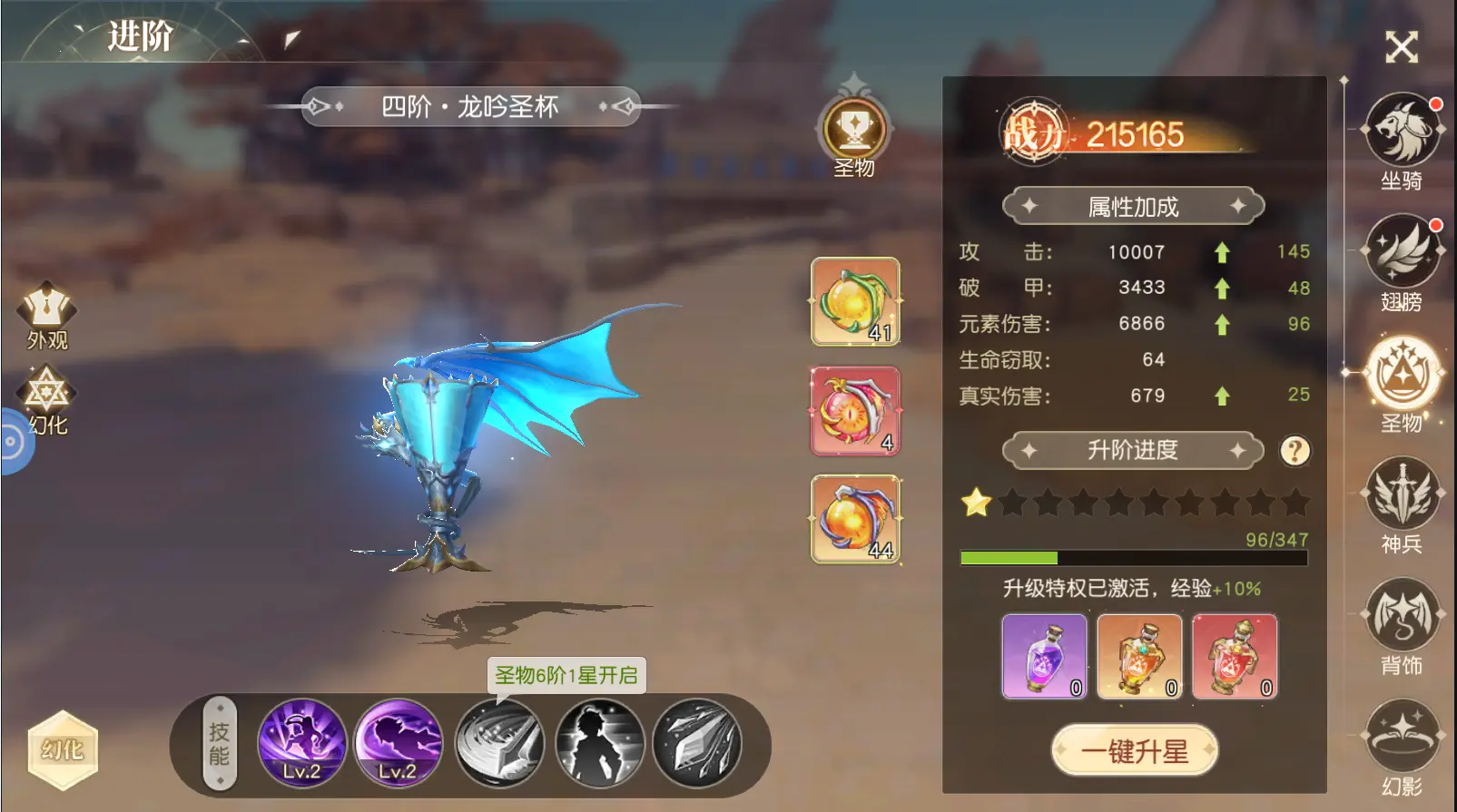This screenshot has height=812, width=1457.
Task: Click the round trophy 圣物 icon
Action: click(x=854, y=129)
